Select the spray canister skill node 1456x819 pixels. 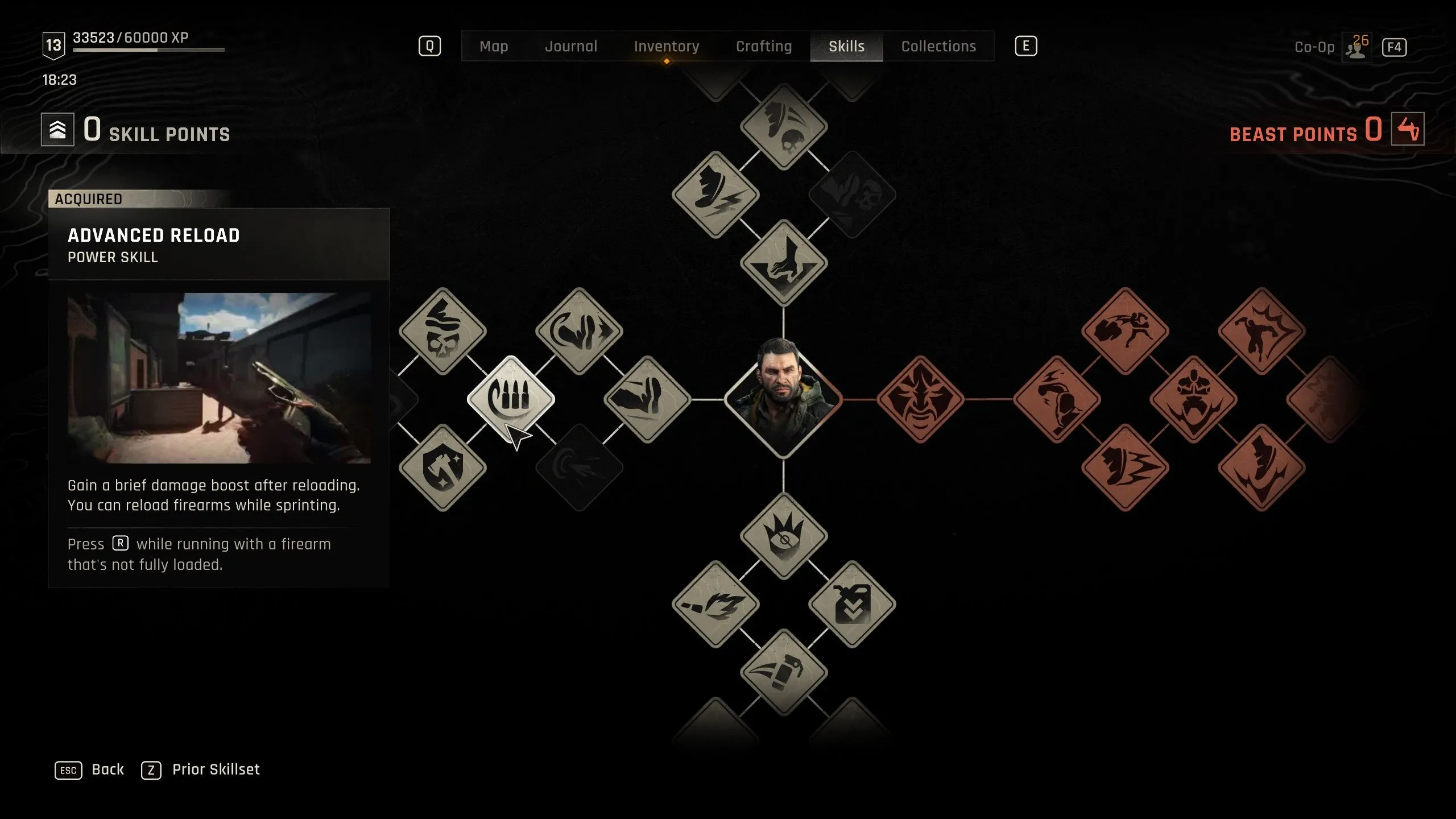click(x=783, y=672)
